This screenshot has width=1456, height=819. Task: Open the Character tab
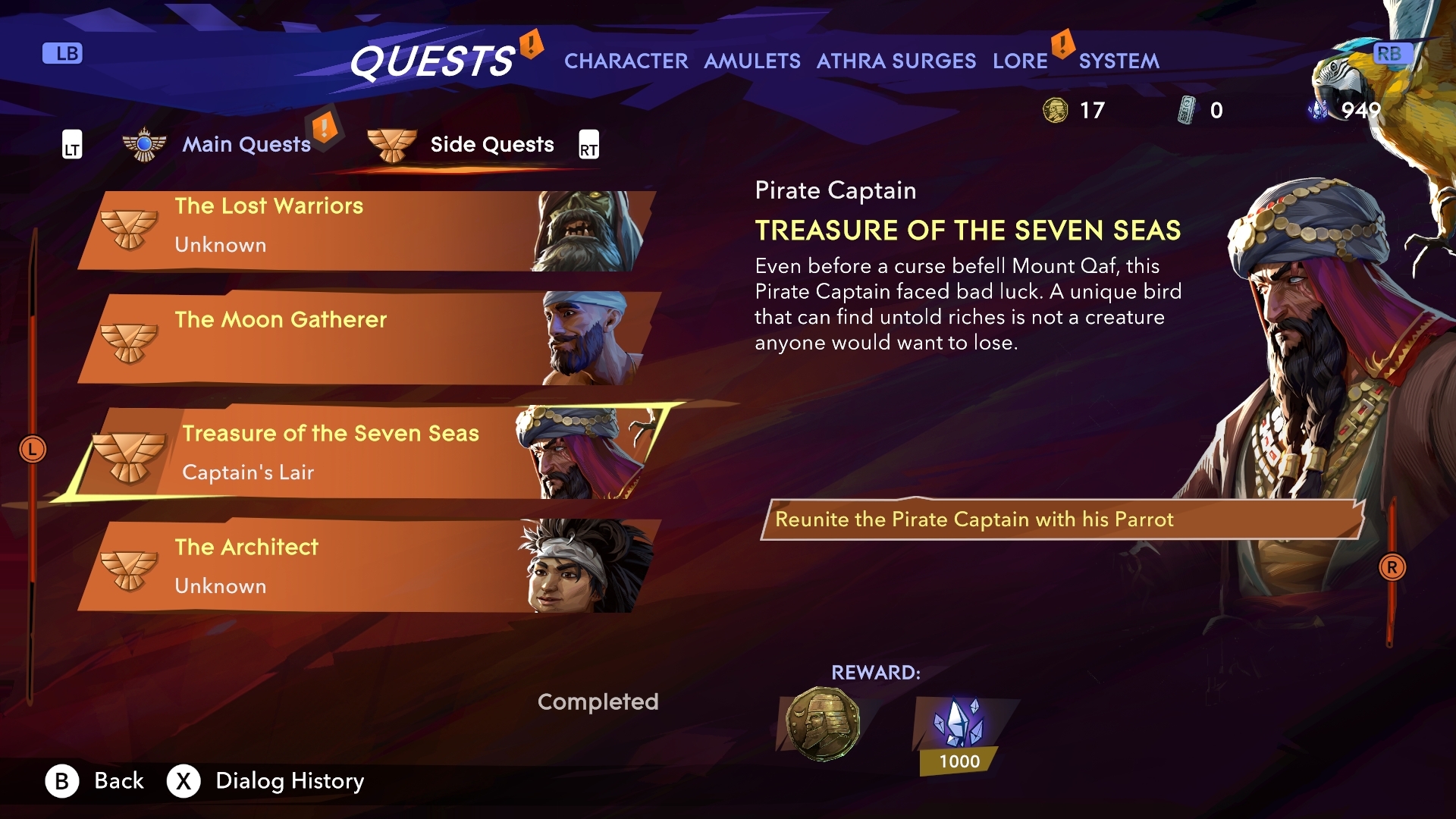tap(626, 61)
